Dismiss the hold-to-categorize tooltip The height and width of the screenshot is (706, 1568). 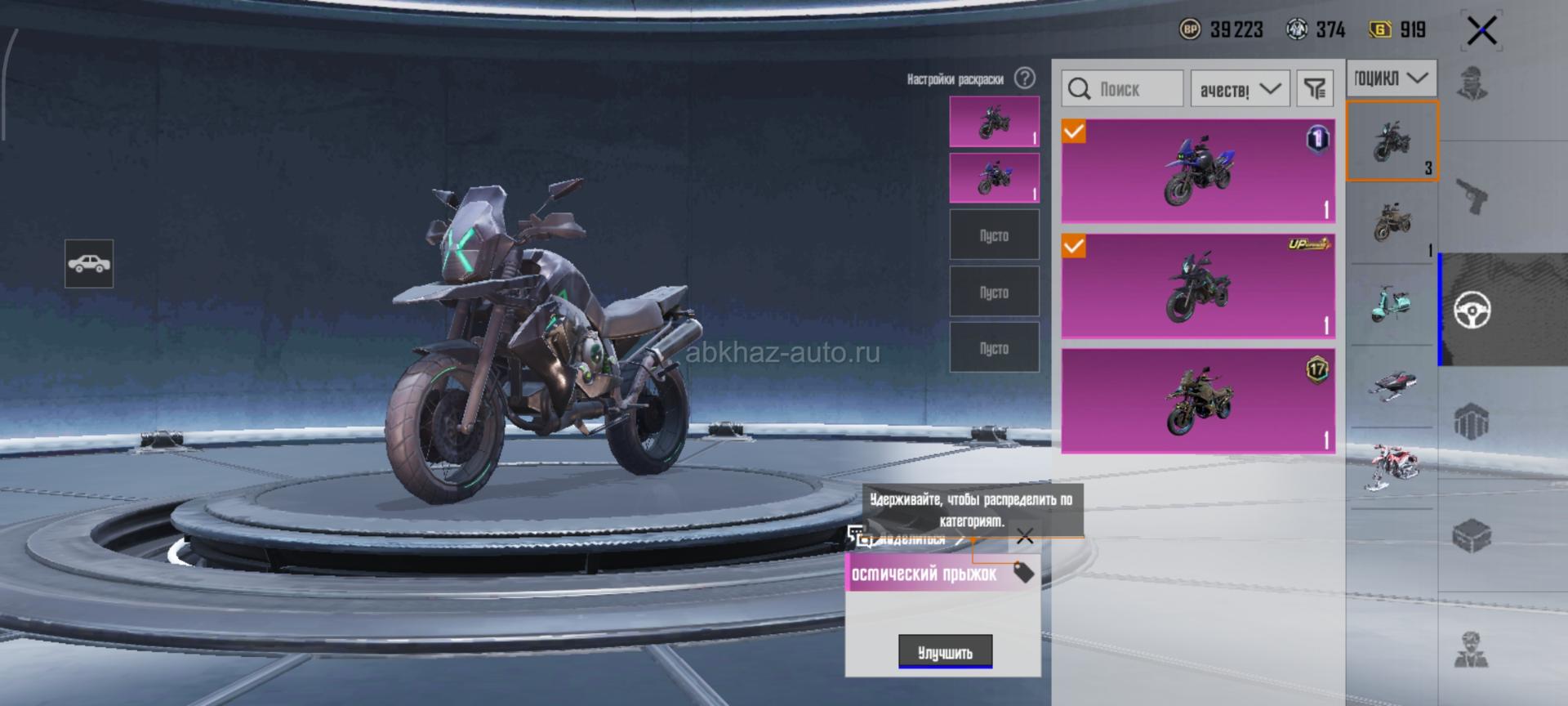pos(1025,536)
